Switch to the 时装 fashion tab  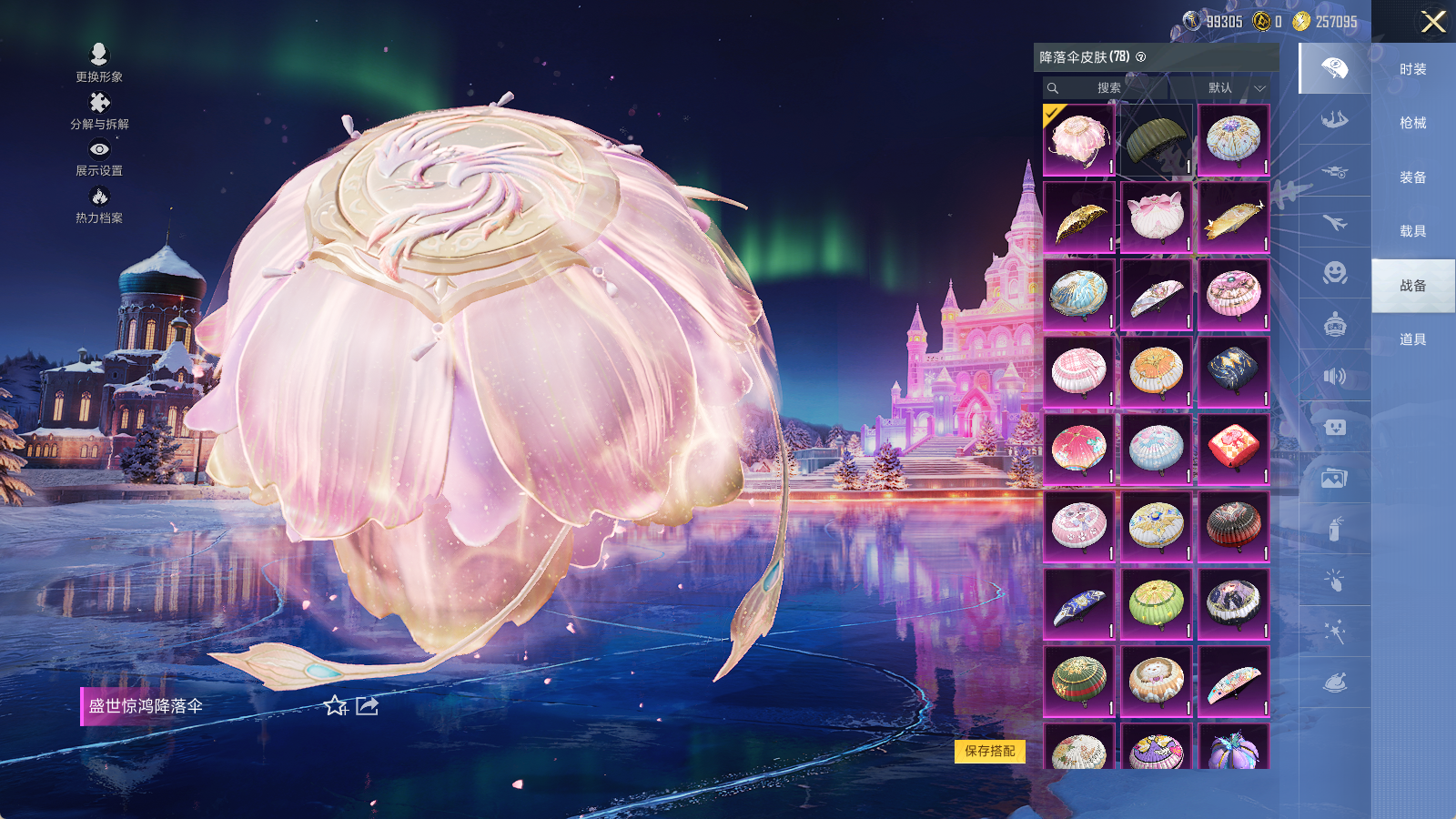[x=1412, y=69]
